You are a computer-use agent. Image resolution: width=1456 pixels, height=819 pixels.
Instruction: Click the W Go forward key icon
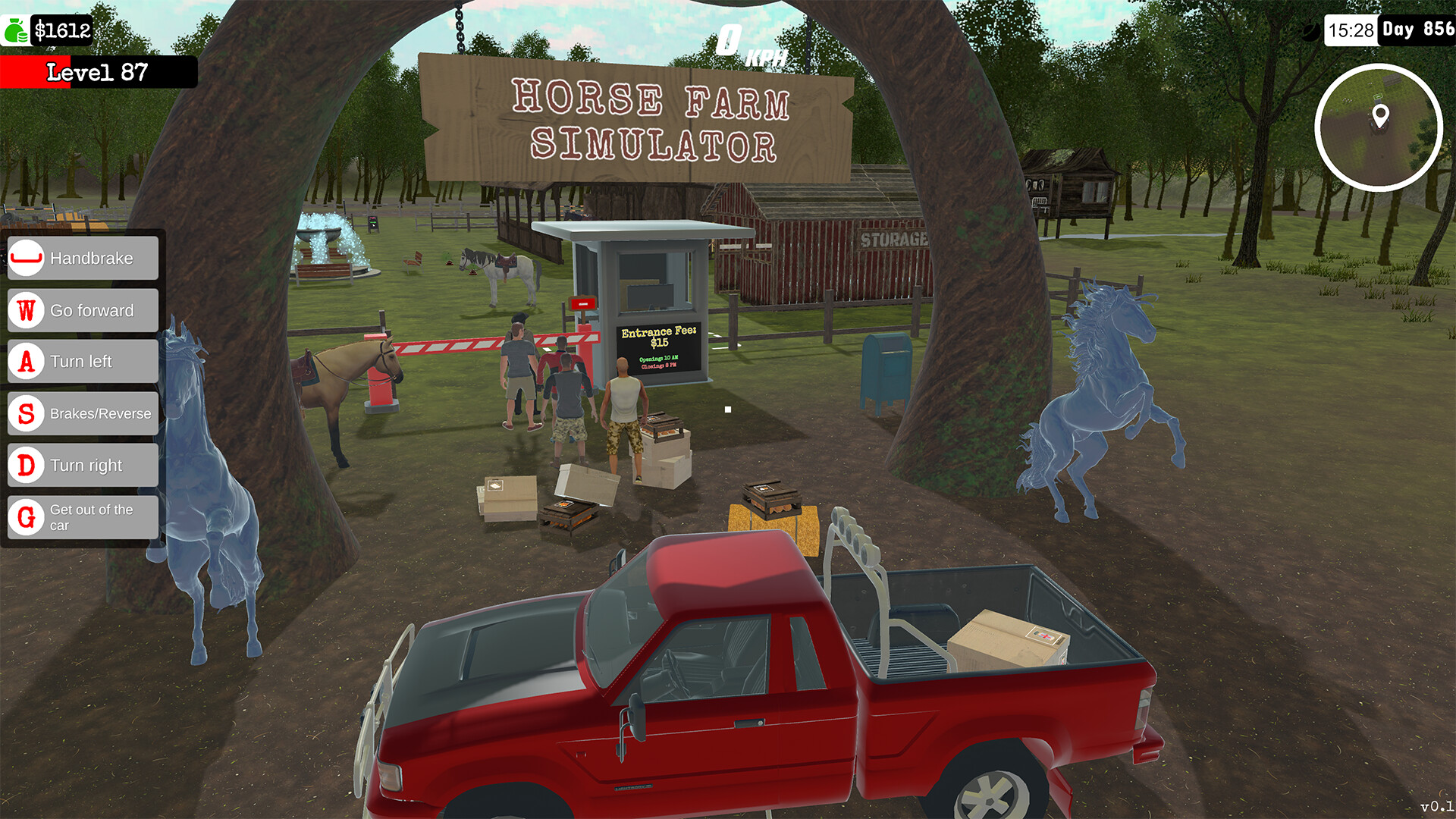click(26, 310)
